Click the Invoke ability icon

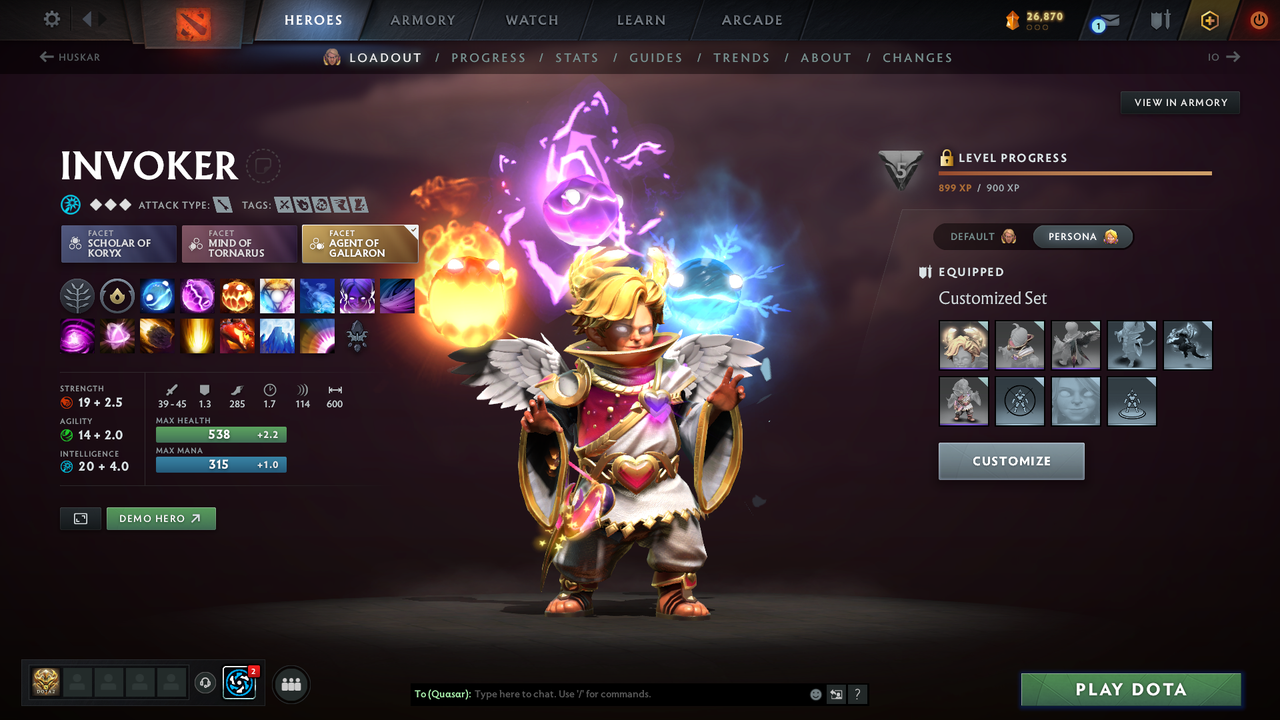(277, 295)
